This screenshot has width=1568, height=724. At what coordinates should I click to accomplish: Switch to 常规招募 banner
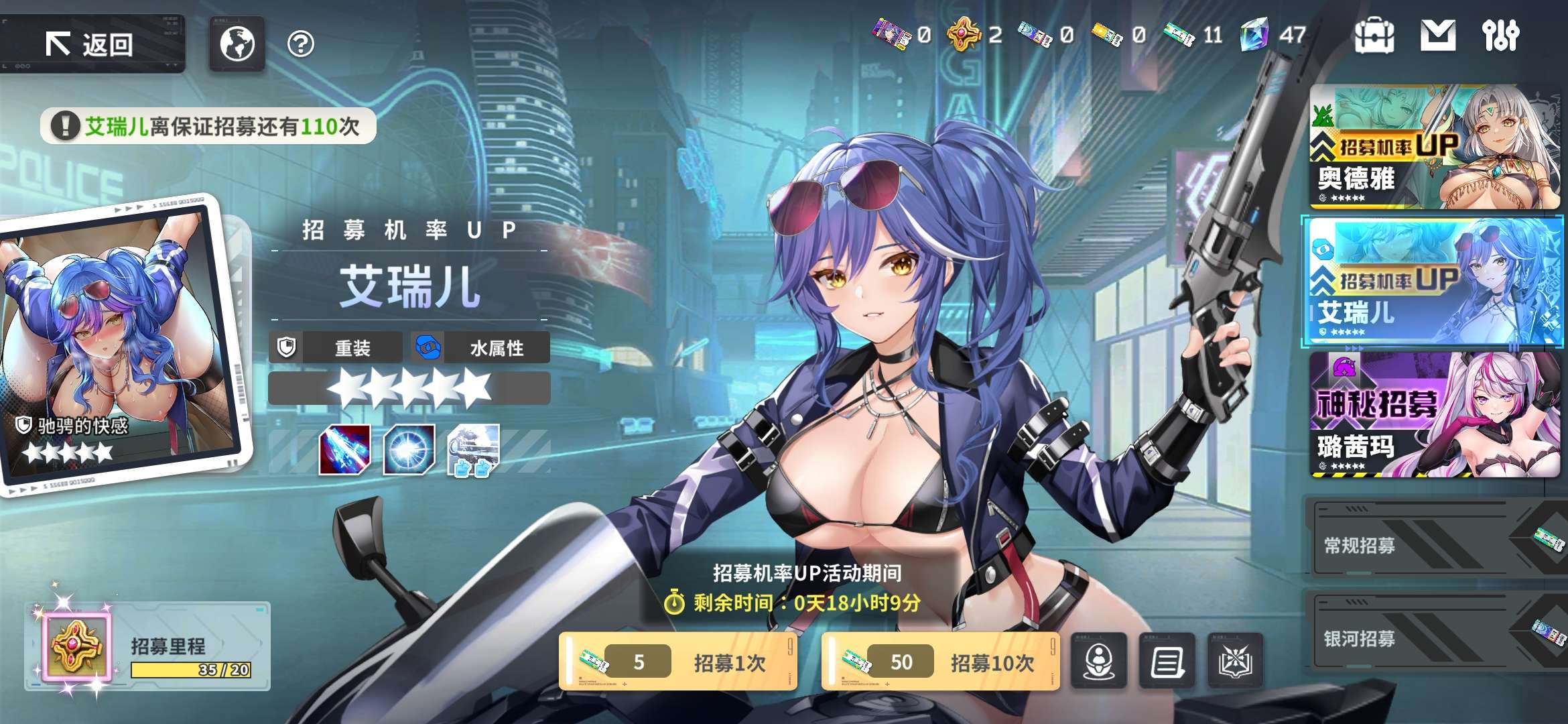click(1434, 544)
